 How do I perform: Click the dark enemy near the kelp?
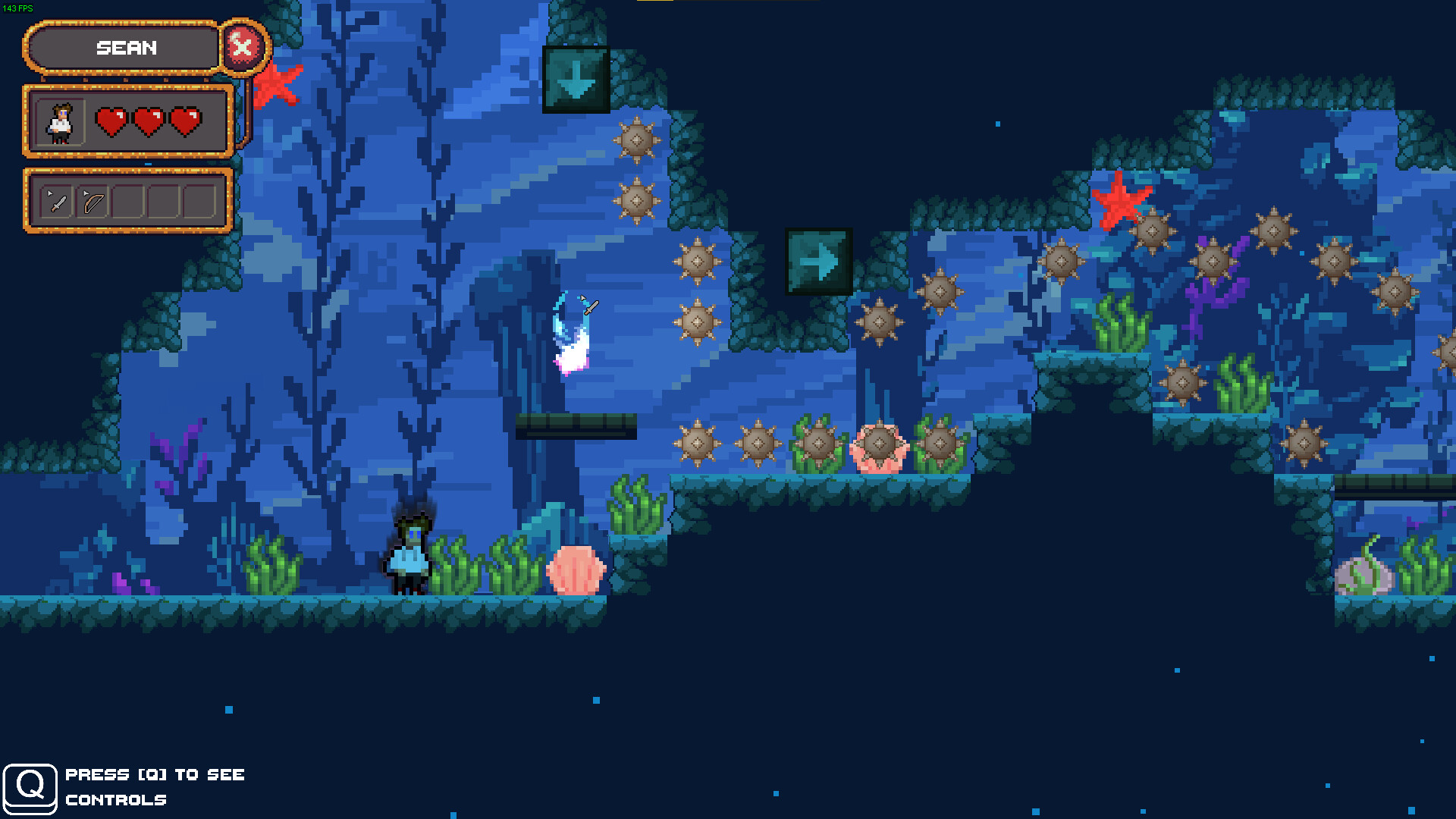pyautogui.click(x=409, y=554)
